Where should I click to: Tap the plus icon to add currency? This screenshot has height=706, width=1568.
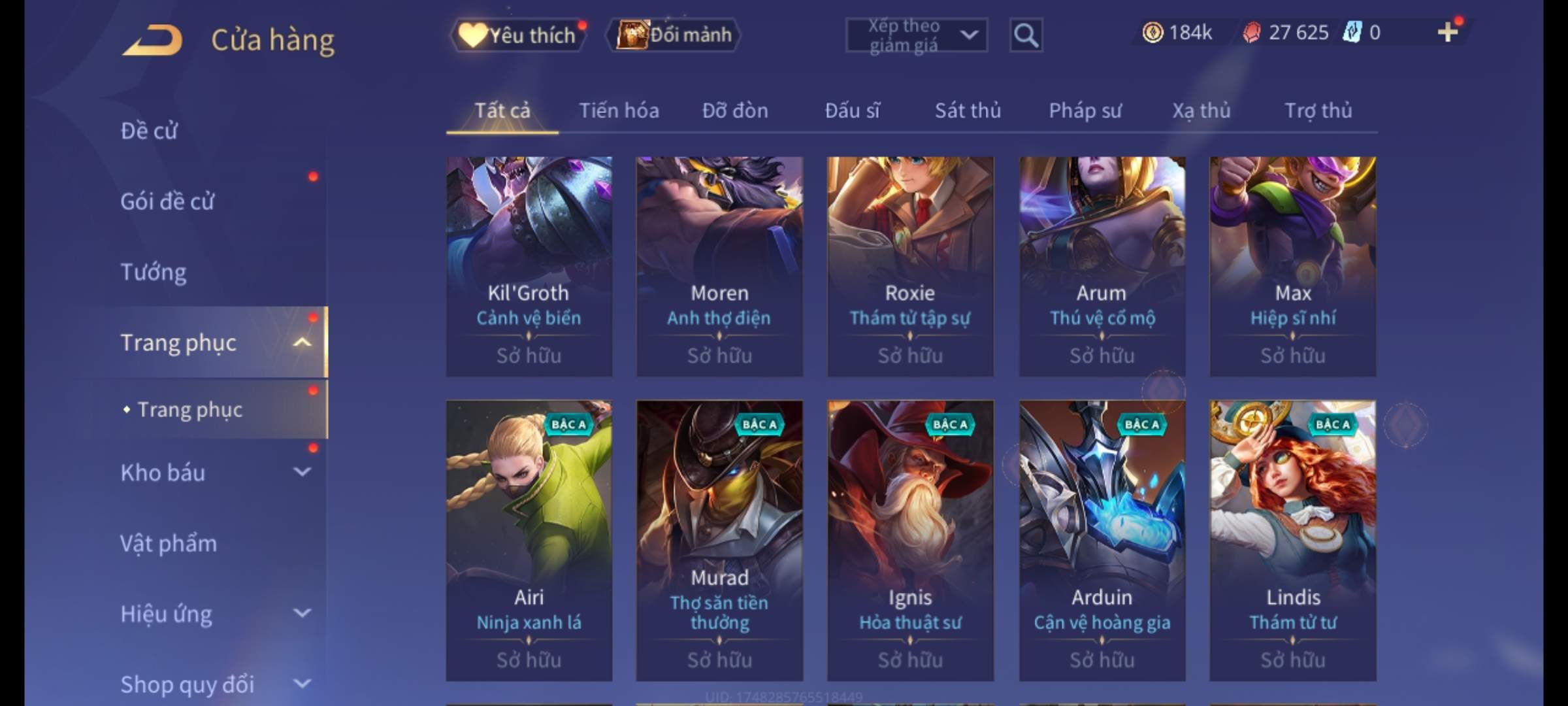click(1447, 32)
